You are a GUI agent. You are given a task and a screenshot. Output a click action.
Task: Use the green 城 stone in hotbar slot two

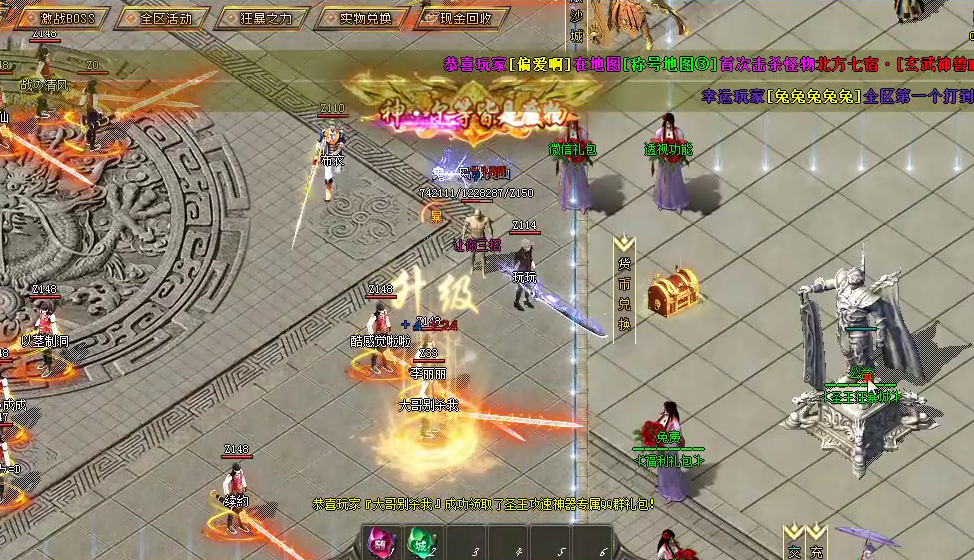tap(424, 545)
